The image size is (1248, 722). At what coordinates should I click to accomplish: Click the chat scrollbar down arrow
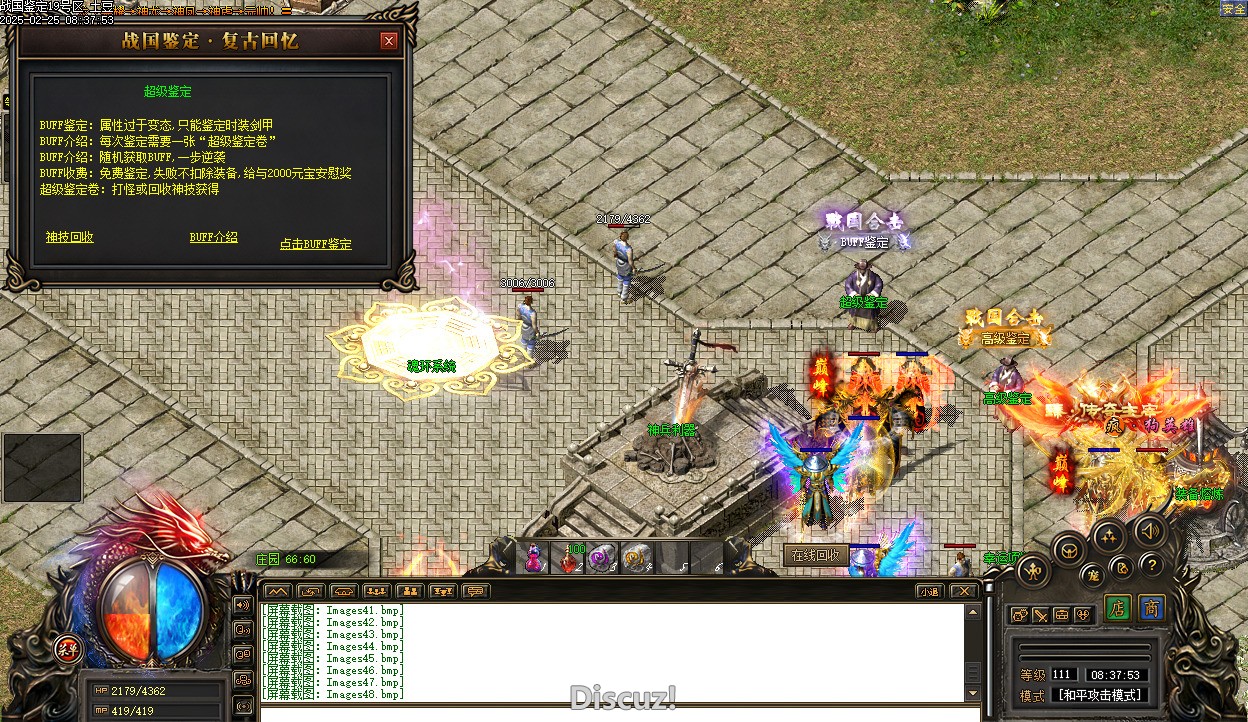pyautogui.click(x=972, y=693)
